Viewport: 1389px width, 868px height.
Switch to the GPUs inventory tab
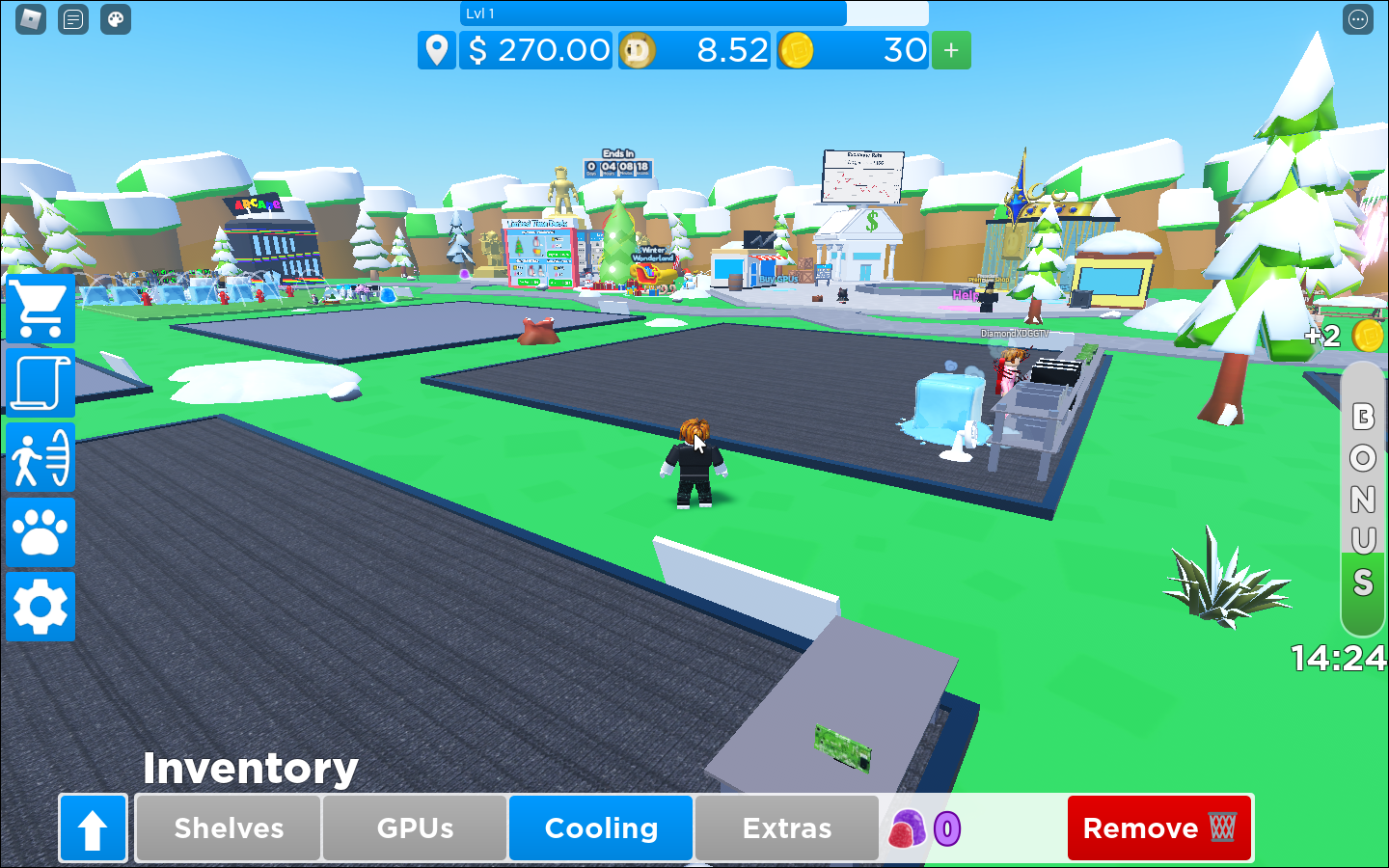[414, 827]
